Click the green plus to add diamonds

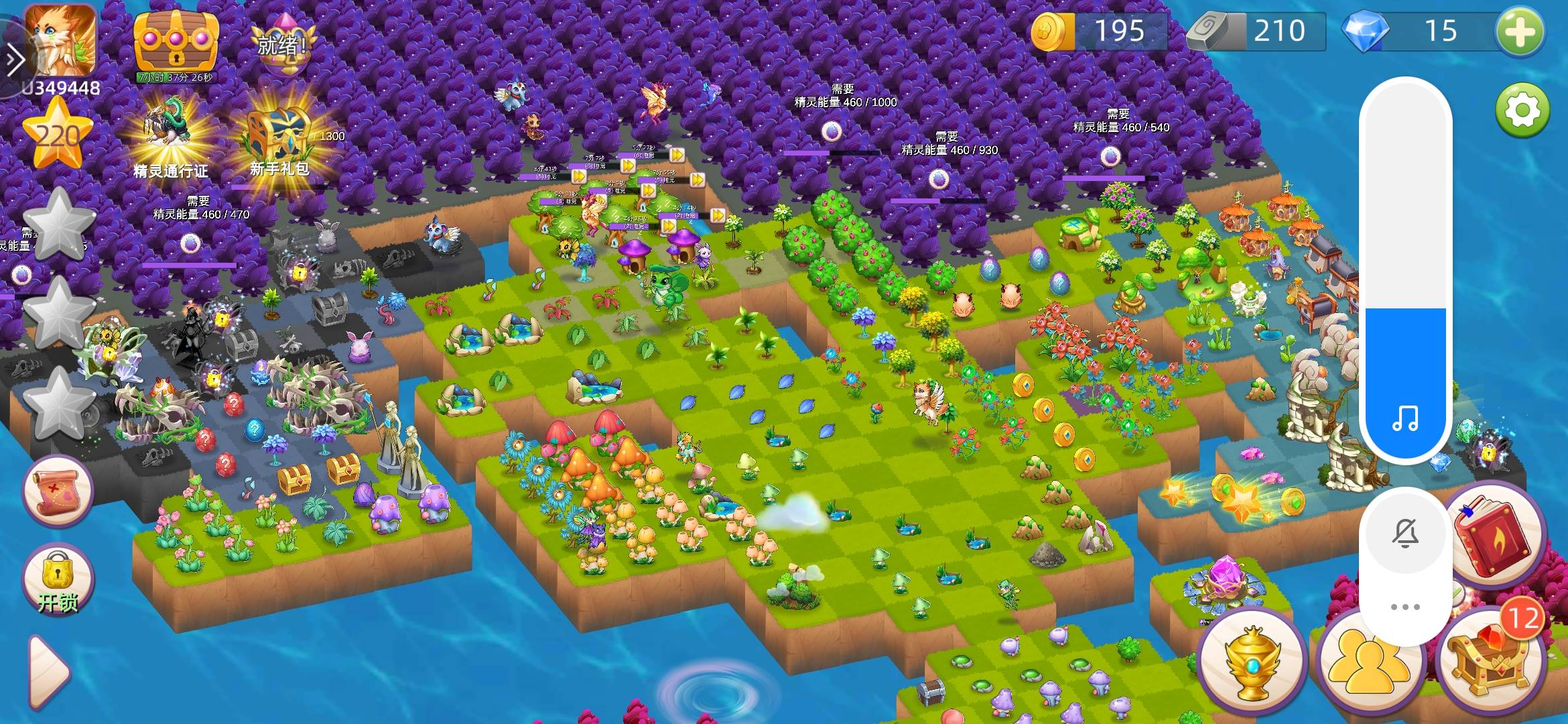(1520, 32)
